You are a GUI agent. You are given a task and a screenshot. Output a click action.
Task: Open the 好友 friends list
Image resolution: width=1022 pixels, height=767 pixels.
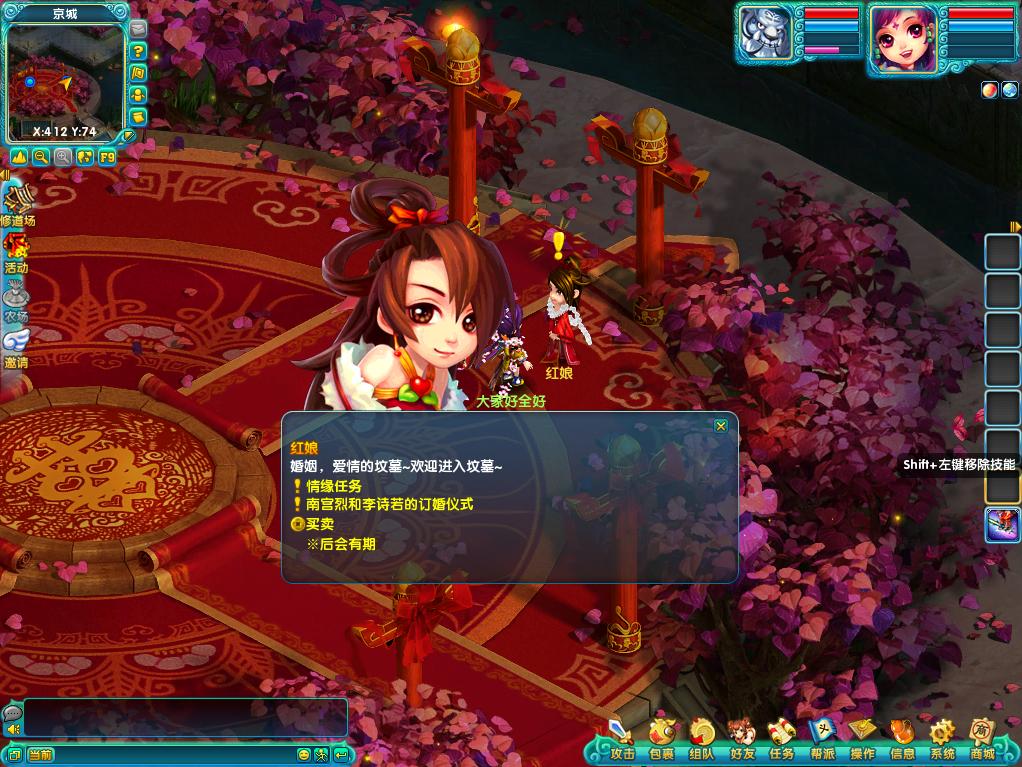click(741, 740)
